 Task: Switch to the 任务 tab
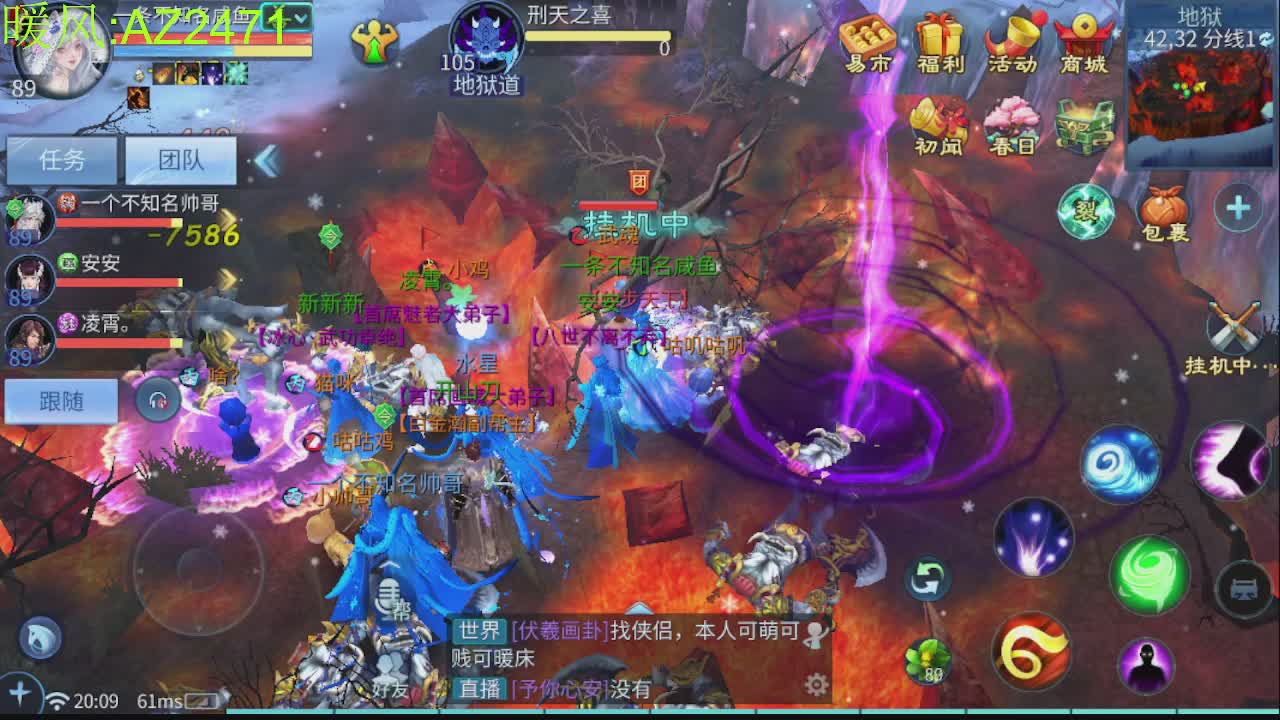[x=62, y=160]
